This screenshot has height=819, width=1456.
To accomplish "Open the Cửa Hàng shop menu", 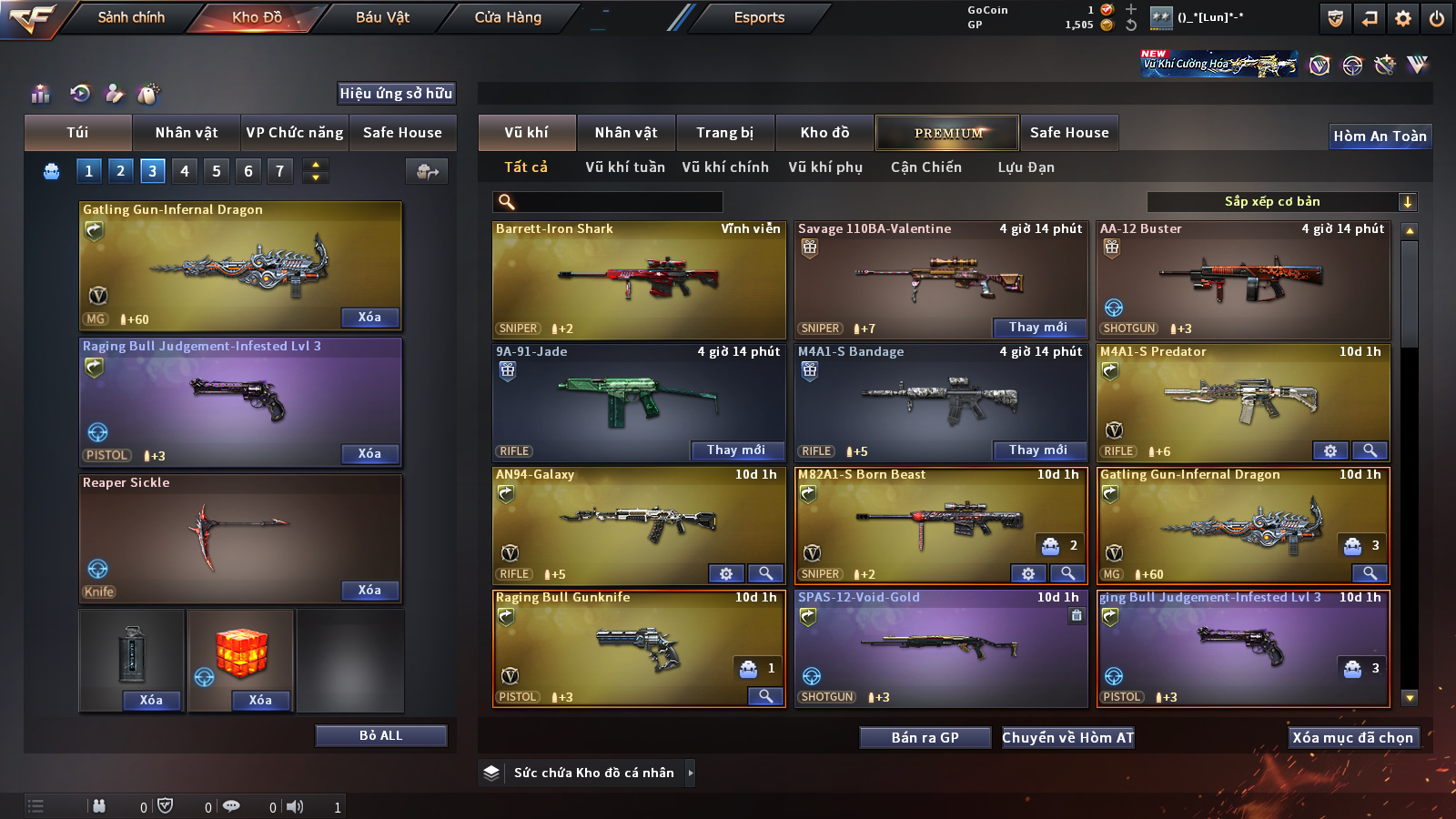I will click(x=508, y=17).
